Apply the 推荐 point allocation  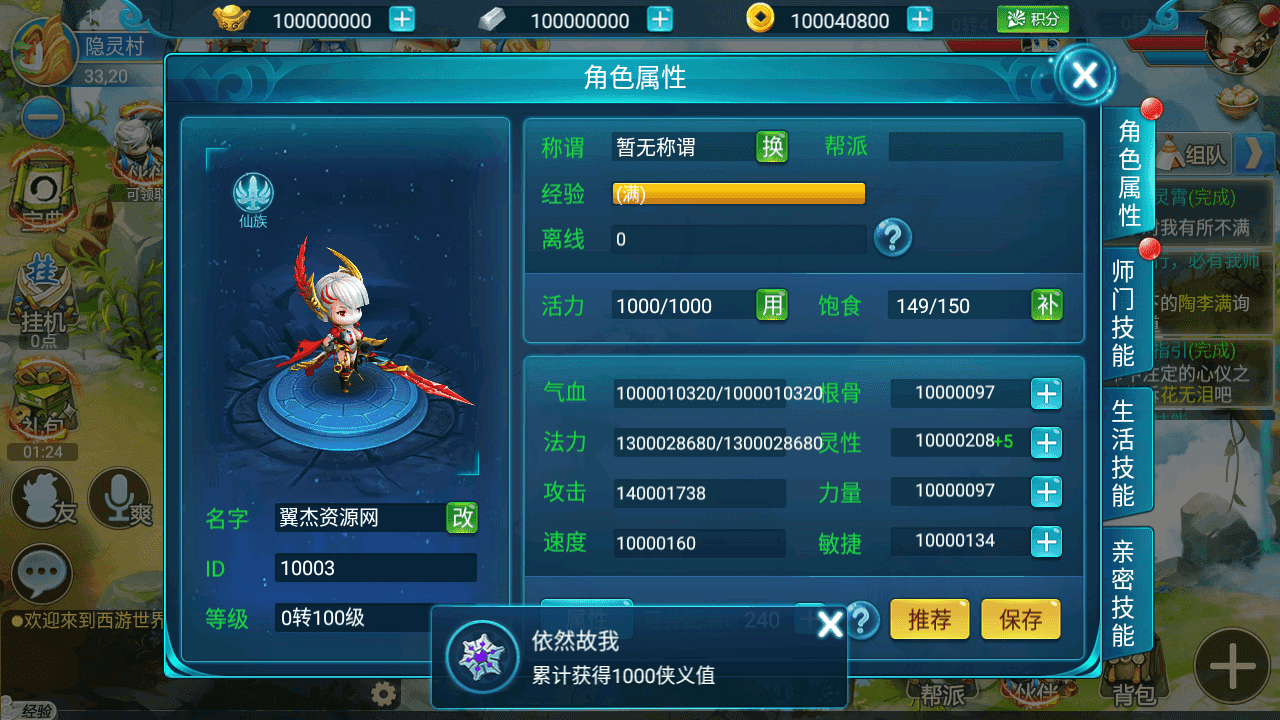point(929,620)
